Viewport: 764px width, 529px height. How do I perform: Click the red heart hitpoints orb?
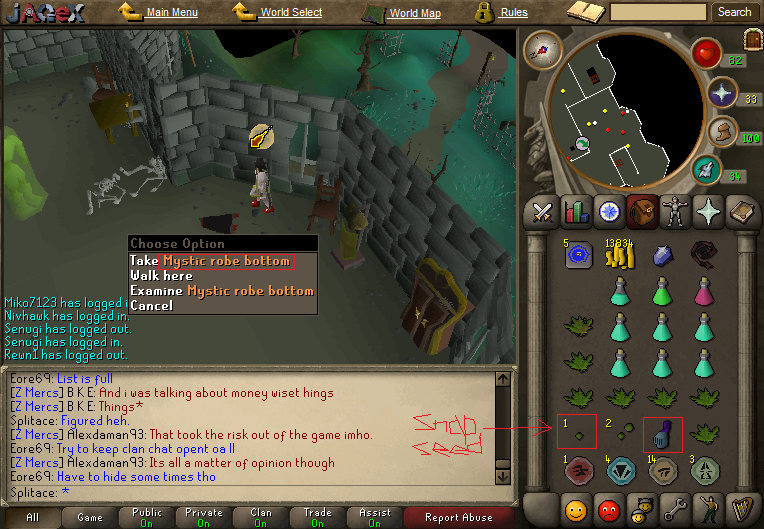pyautogui.click(x=707, y=52)
